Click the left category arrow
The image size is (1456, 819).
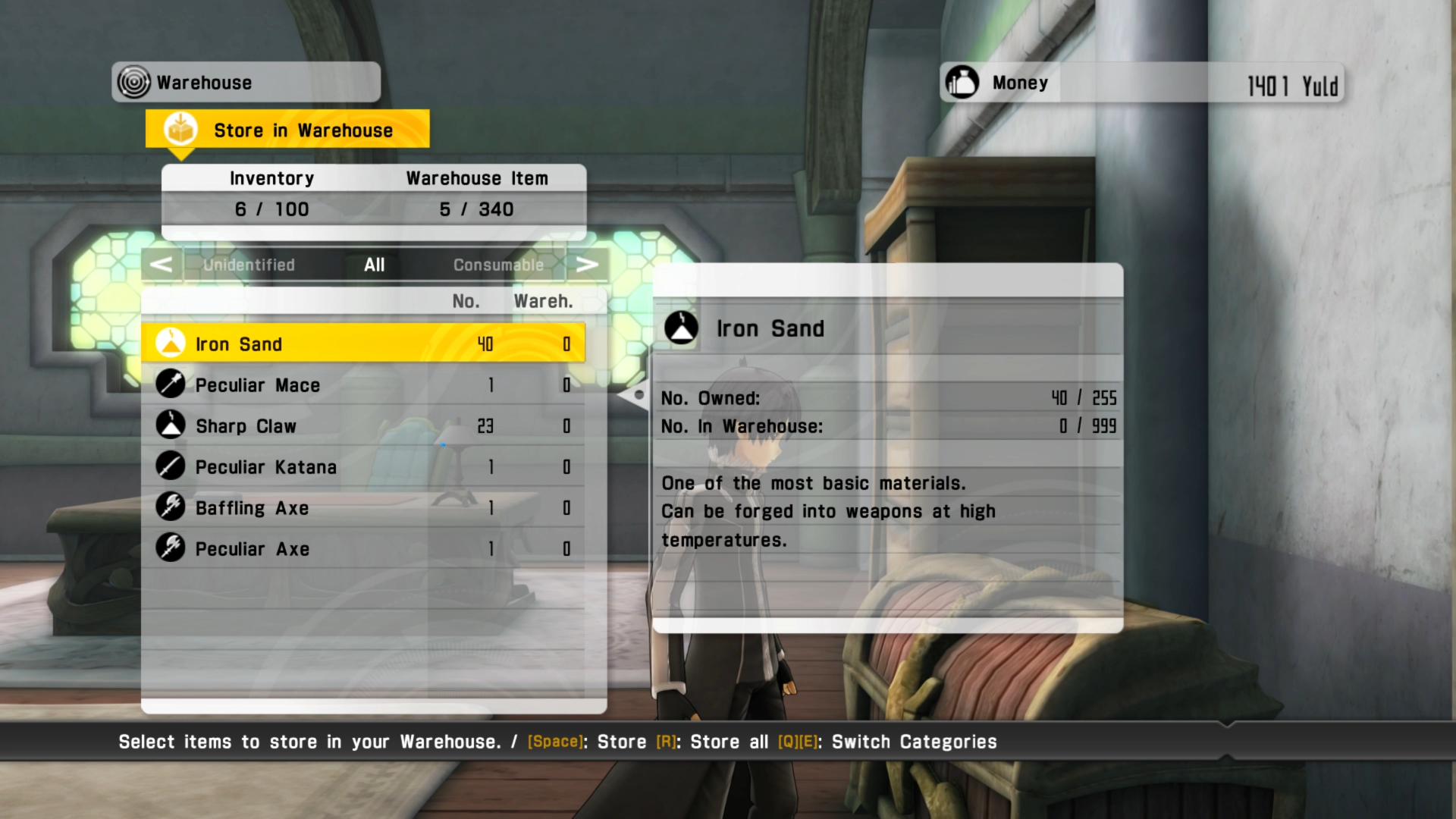click(x=161, y=265)
